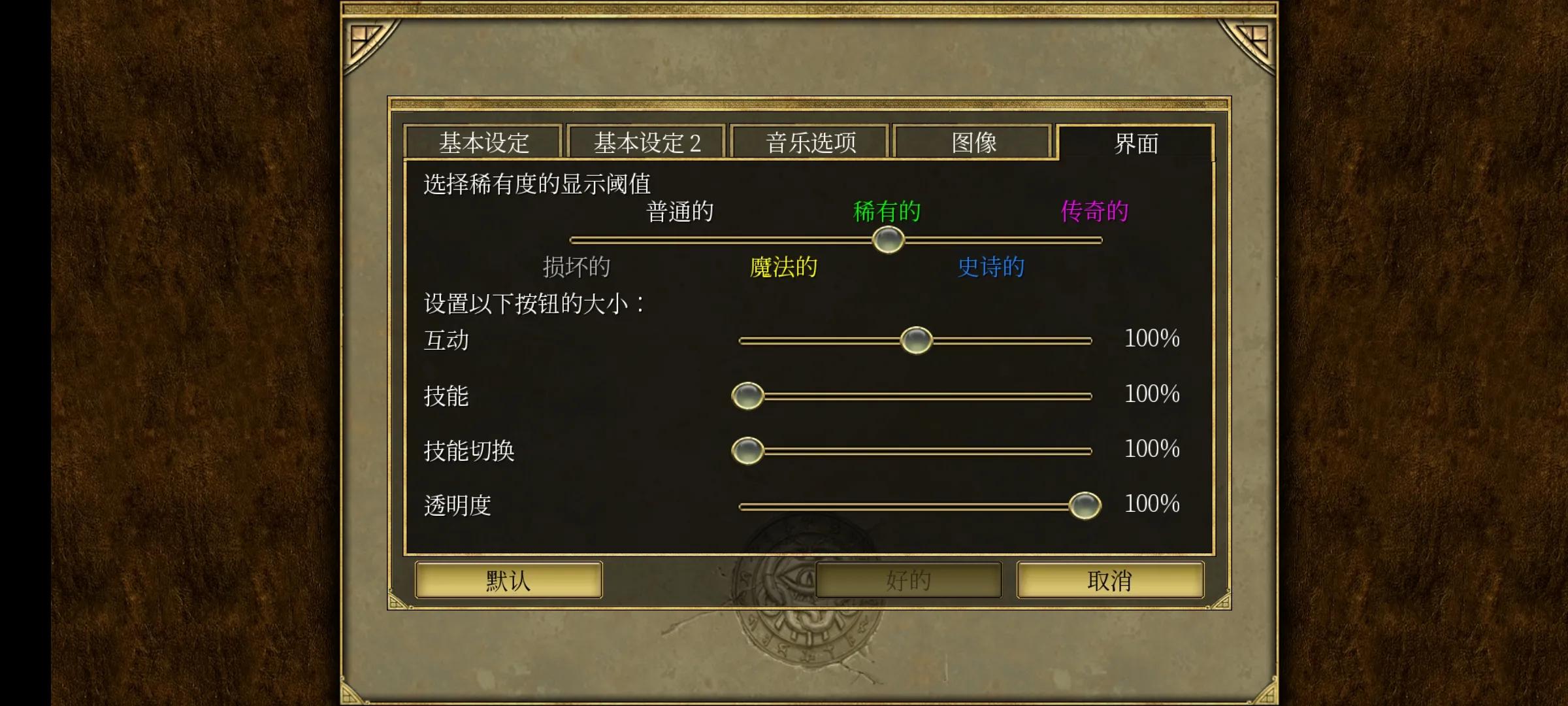Viewport: 1568px width, 706px height.
Task: Click the 互动 size slider handle
Action: pyautogui.click(x=917, y=340)
